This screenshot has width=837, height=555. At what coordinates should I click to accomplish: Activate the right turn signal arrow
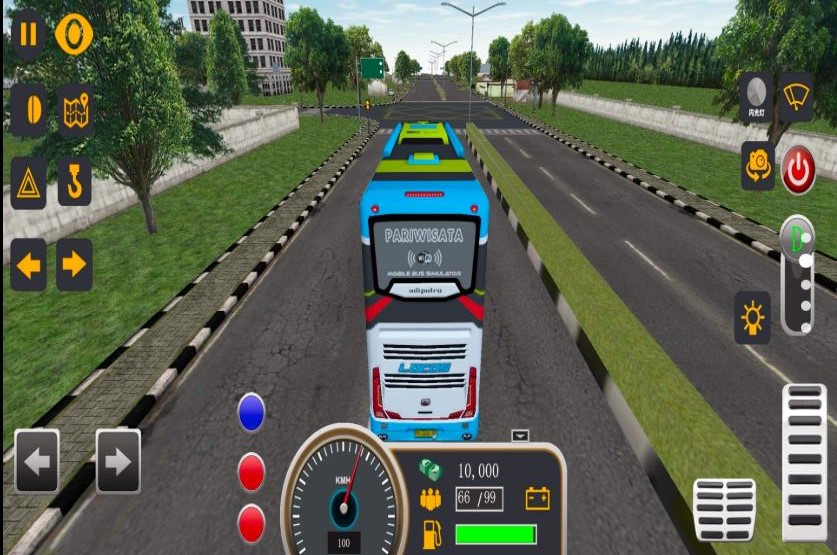pyautogui.click(x=75, y=265)
